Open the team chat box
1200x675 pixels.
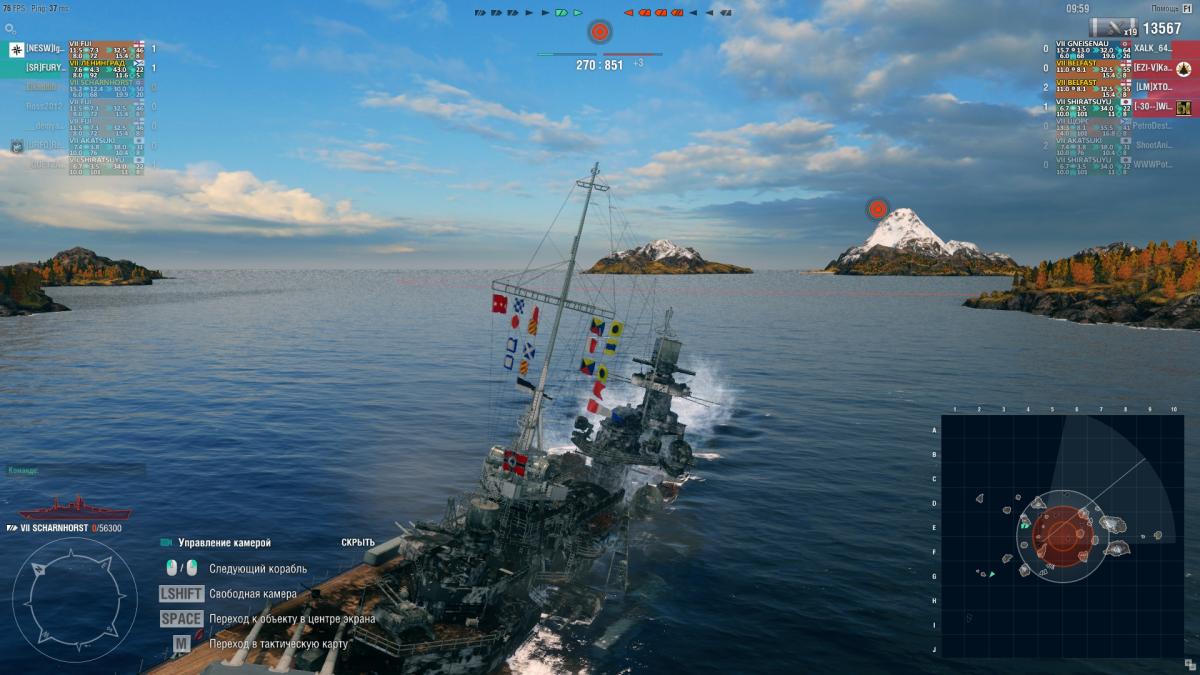(75, 470)
